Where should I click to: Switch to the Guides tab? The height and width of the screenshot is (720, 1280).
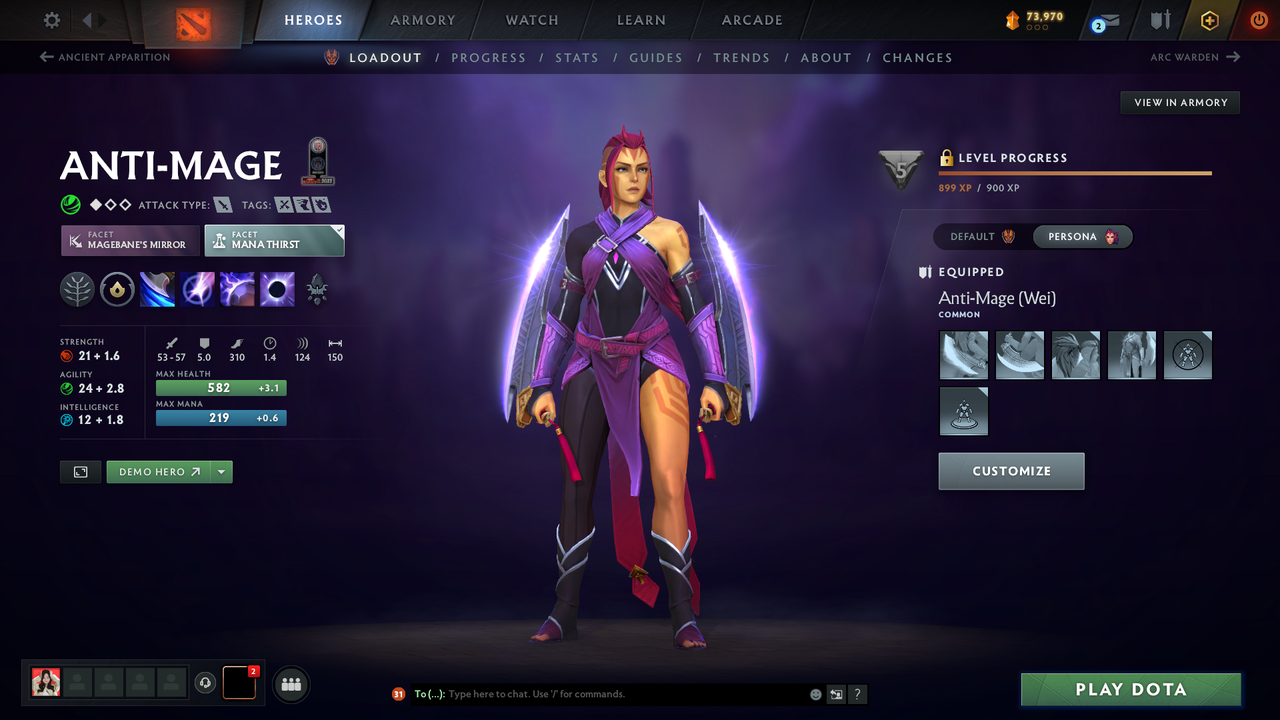(656, 57)
